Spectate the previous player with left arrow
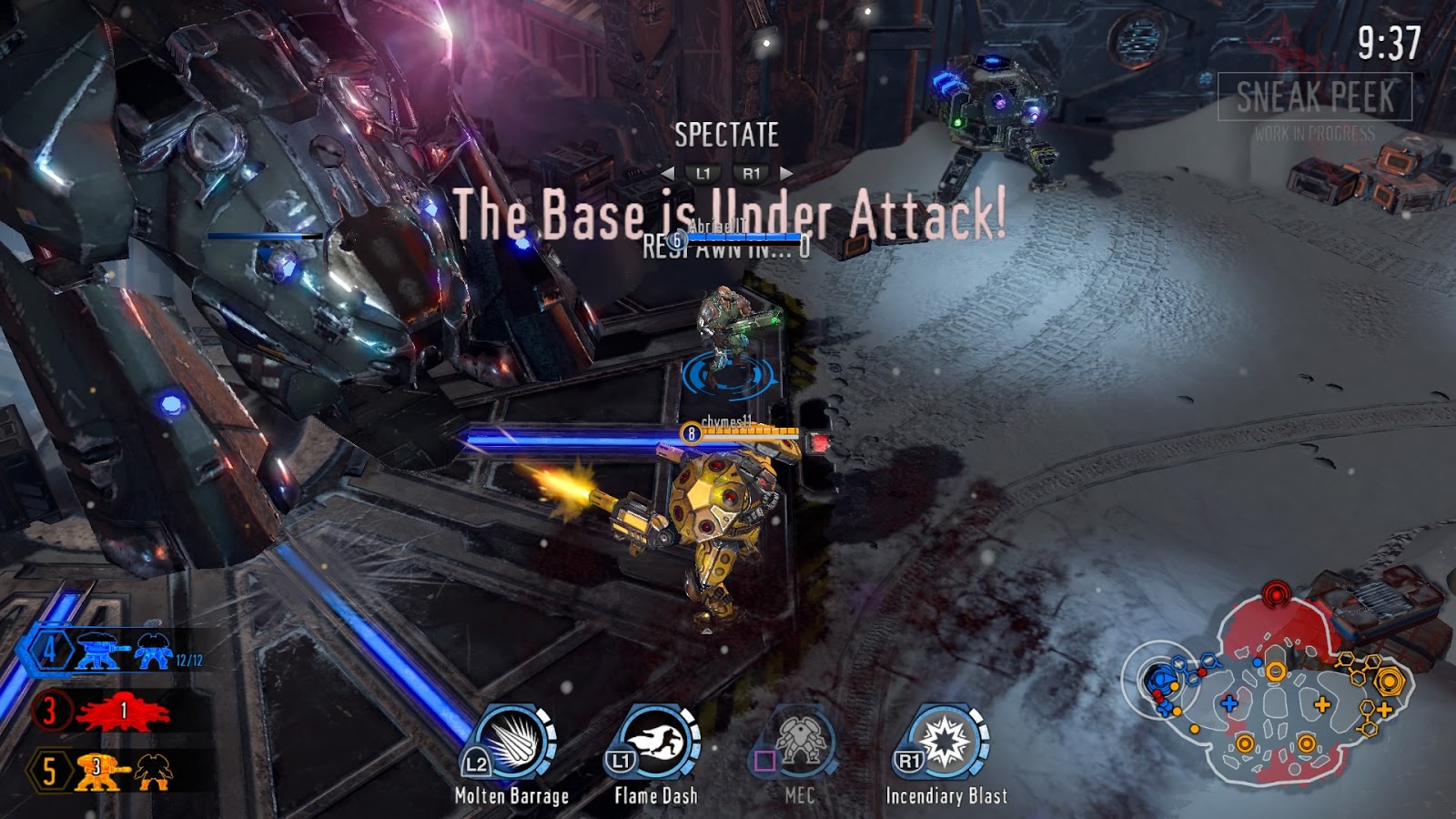 (669, 173)
